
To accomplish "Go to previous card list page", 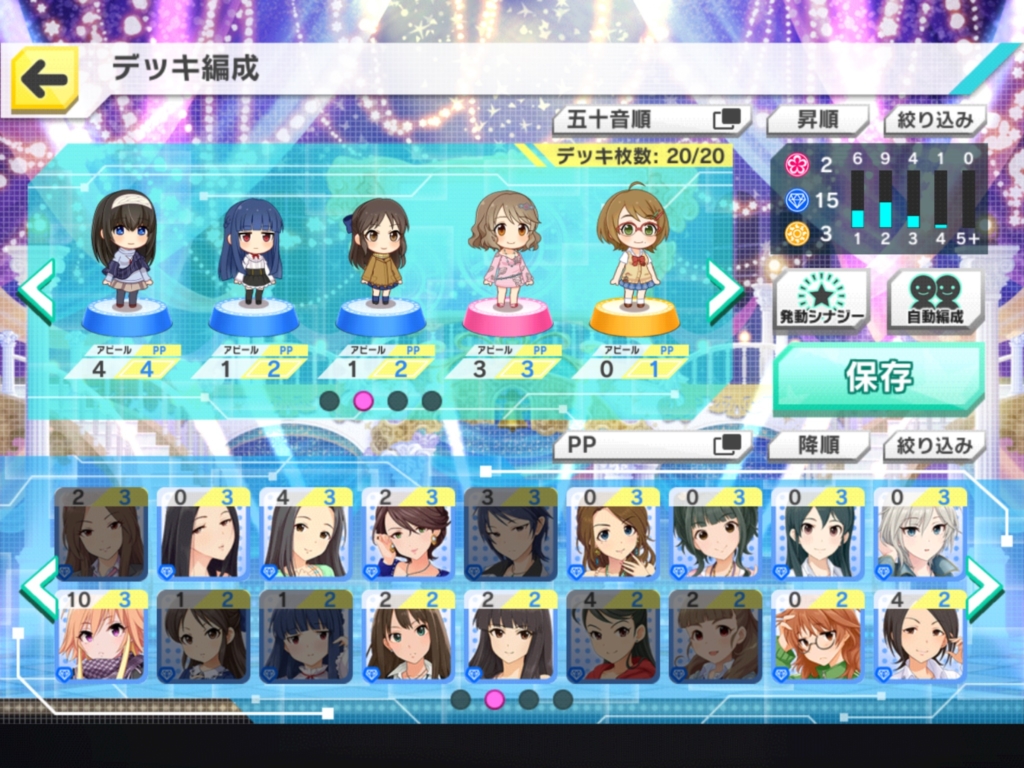I will (40, 588).
